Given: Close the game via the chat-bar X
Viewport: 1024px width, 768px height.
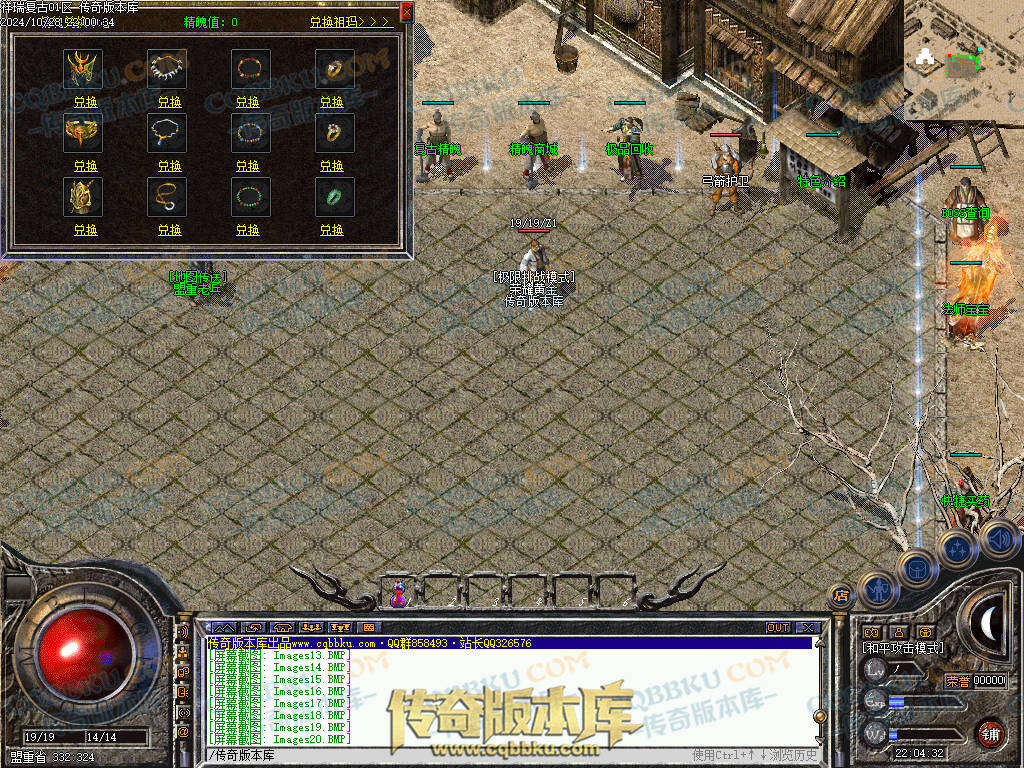Looking at the screenshot, I should [x=807, y=628].
